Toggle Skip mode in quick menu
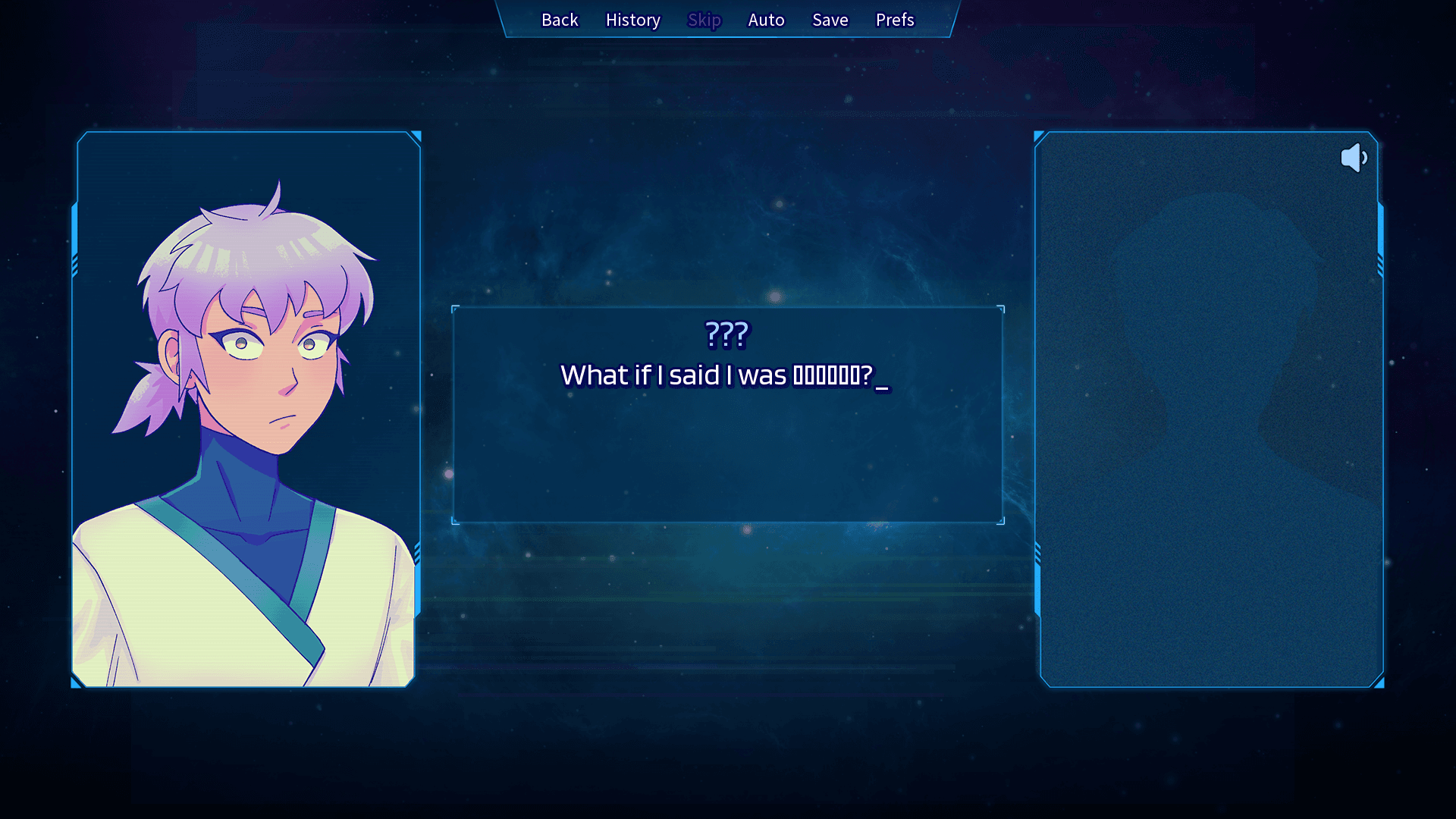 click(704, 20)
